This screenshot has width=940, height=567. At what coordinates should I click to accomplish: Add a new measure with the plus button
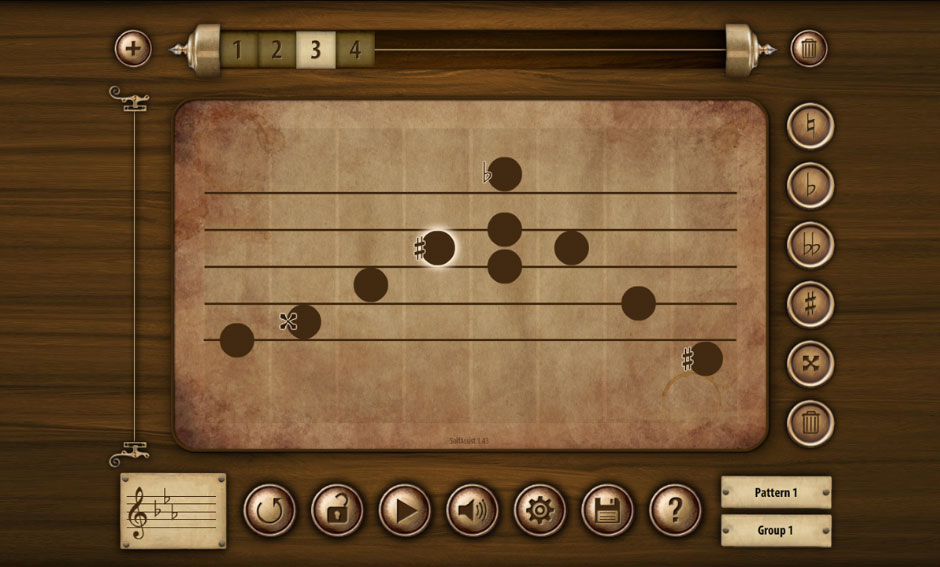pyautogui.click(x=133, y=48)
